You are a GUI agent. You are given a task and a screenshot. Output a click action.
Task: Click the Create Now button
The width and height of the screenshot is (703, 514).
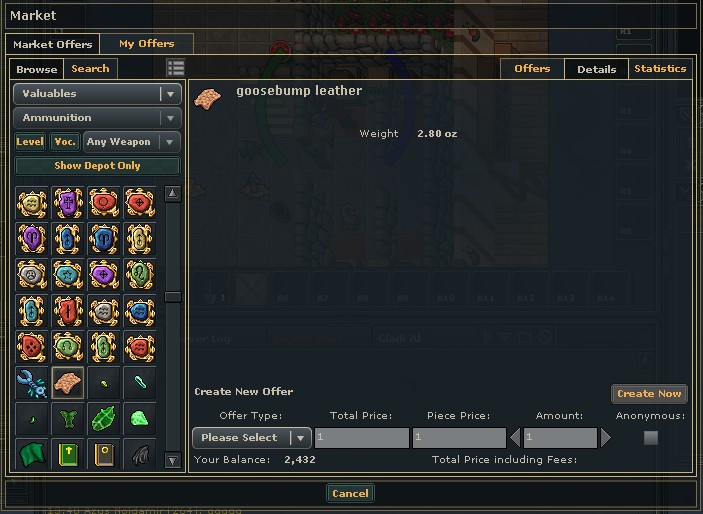[649, 394]
